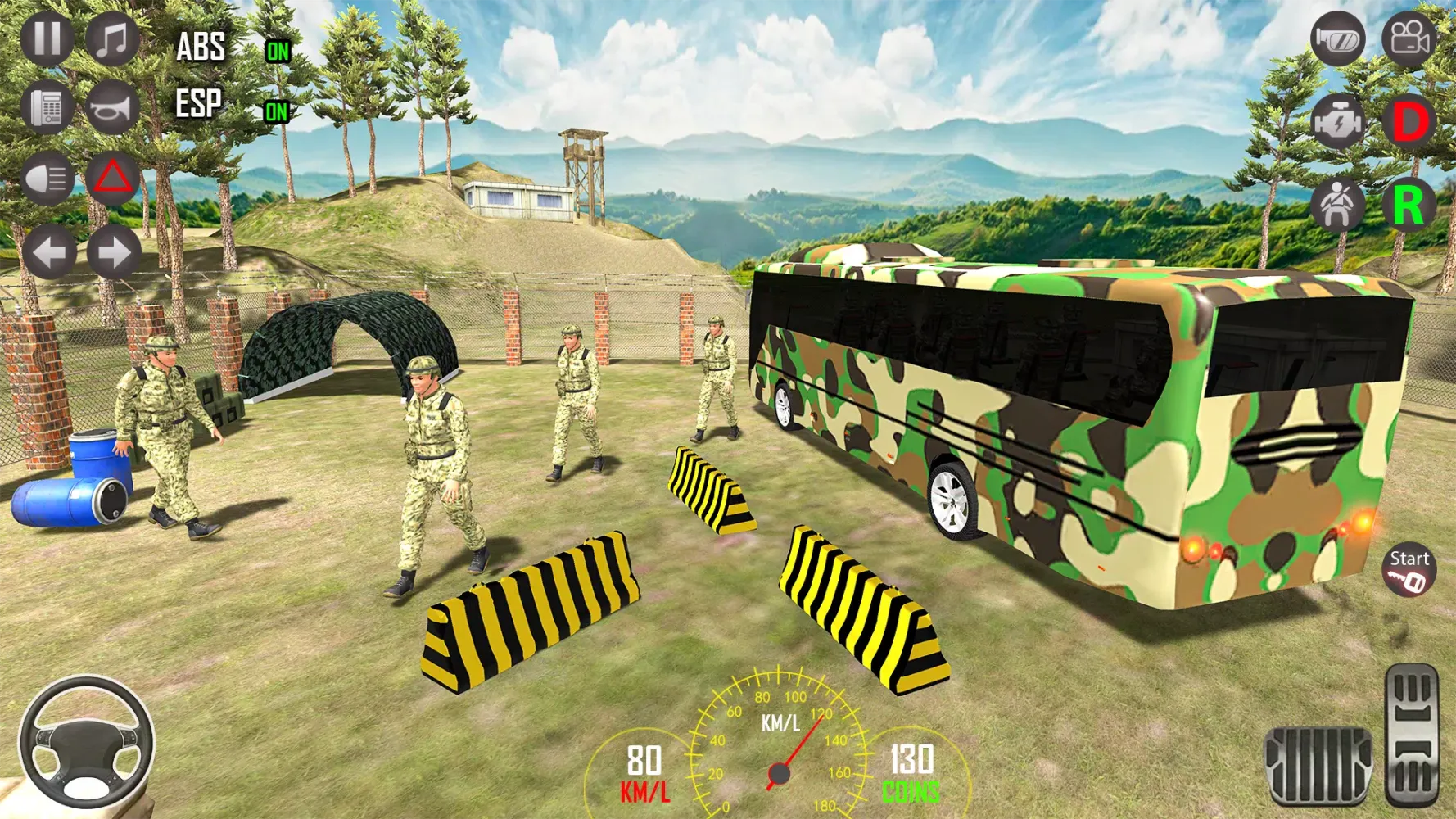Shift into Reverse gear R
This screenshot has width=1456, height=819.
click(x=1409, y=204)
